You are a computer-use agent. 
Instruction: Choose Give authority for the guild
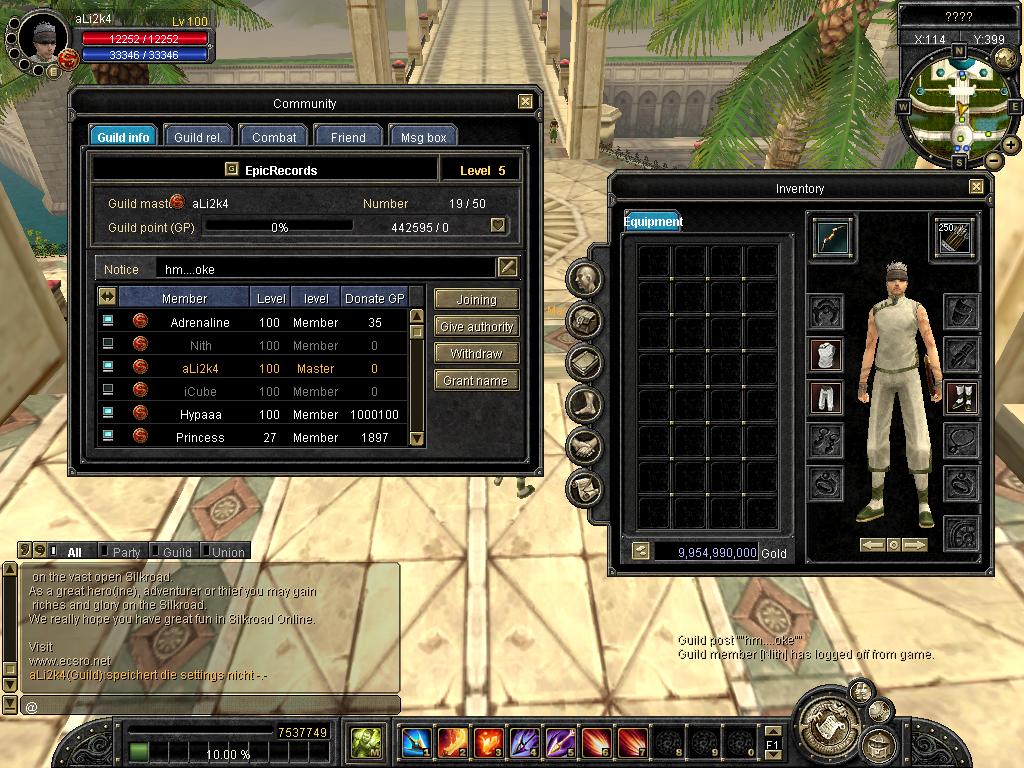point(476,326)
